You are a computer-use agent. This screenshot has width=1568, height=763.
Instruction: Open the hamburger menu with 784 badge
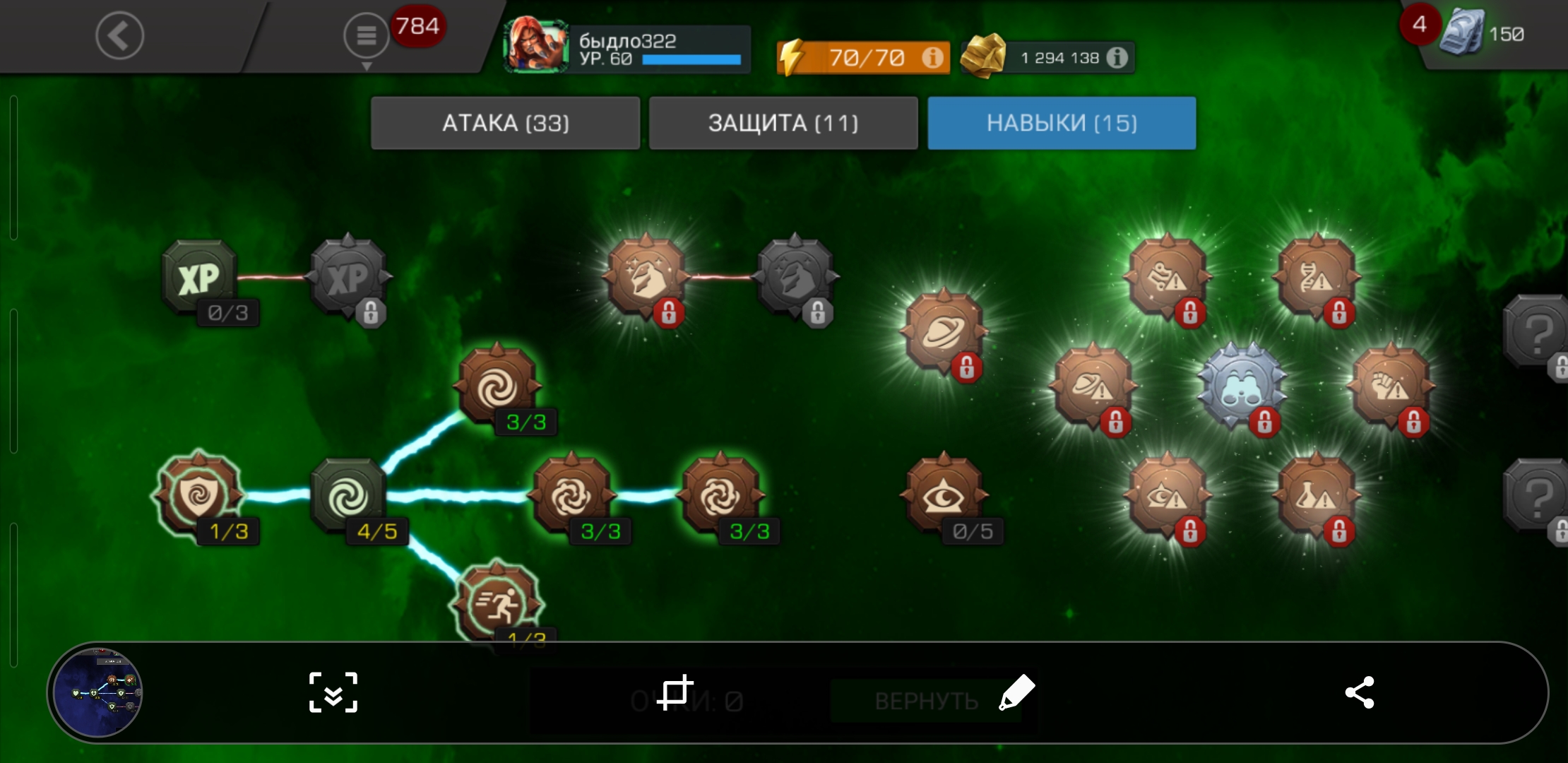[x=366, y=35]
